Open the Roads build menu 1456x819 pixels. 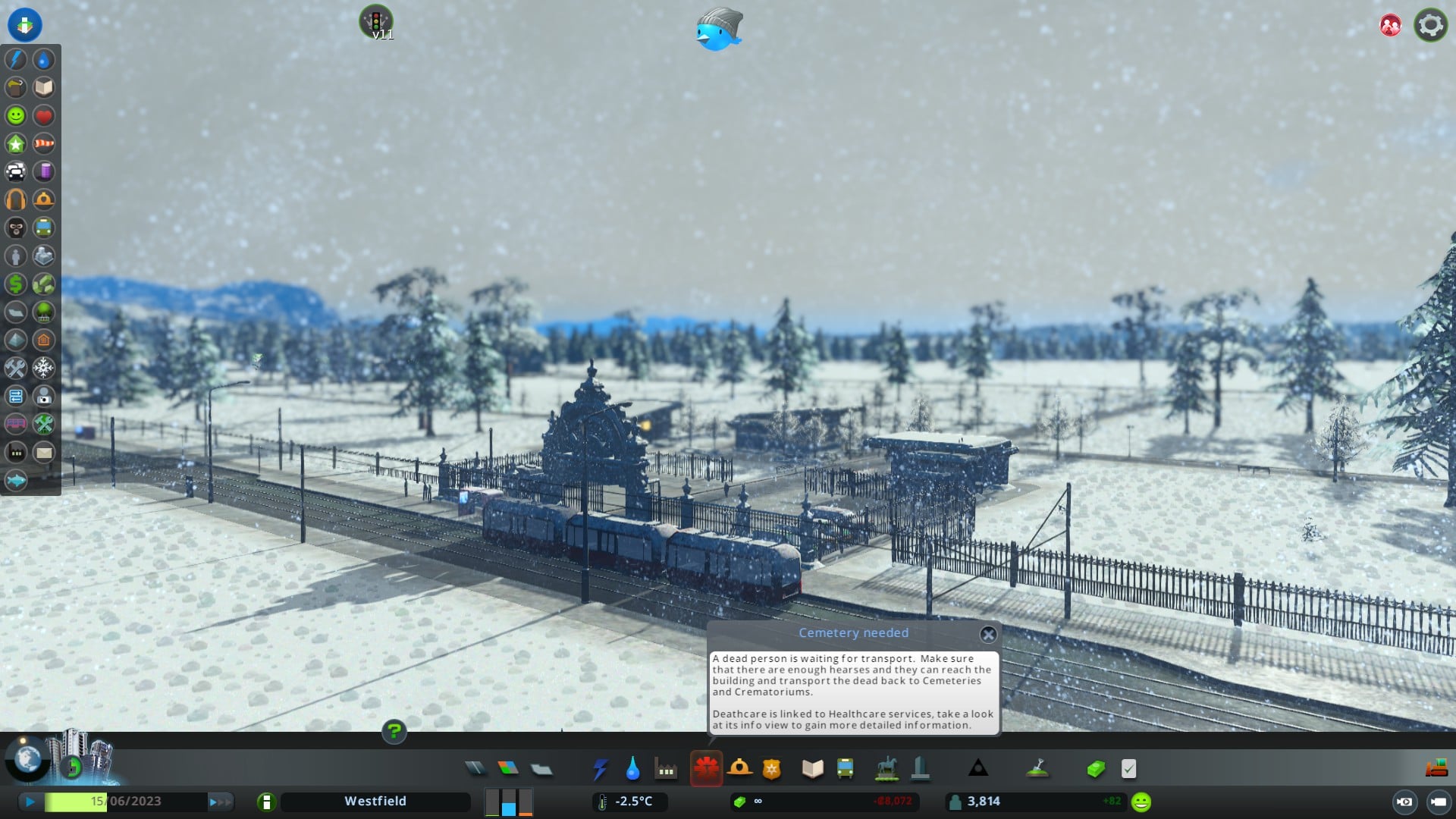pyautogui.click(x=475, y=769)
